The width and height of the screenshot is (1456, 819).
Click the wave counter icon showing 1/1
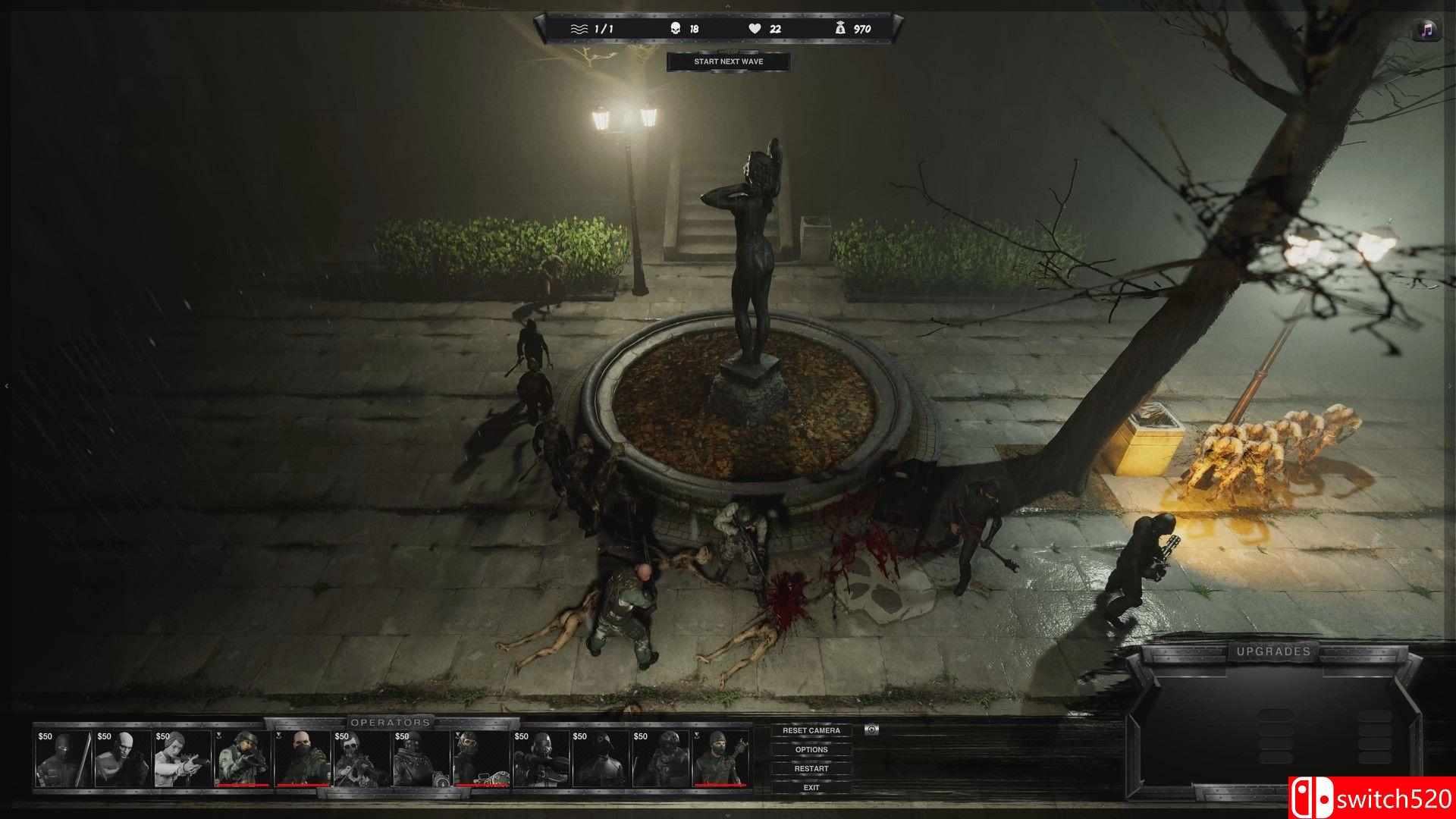579,28
